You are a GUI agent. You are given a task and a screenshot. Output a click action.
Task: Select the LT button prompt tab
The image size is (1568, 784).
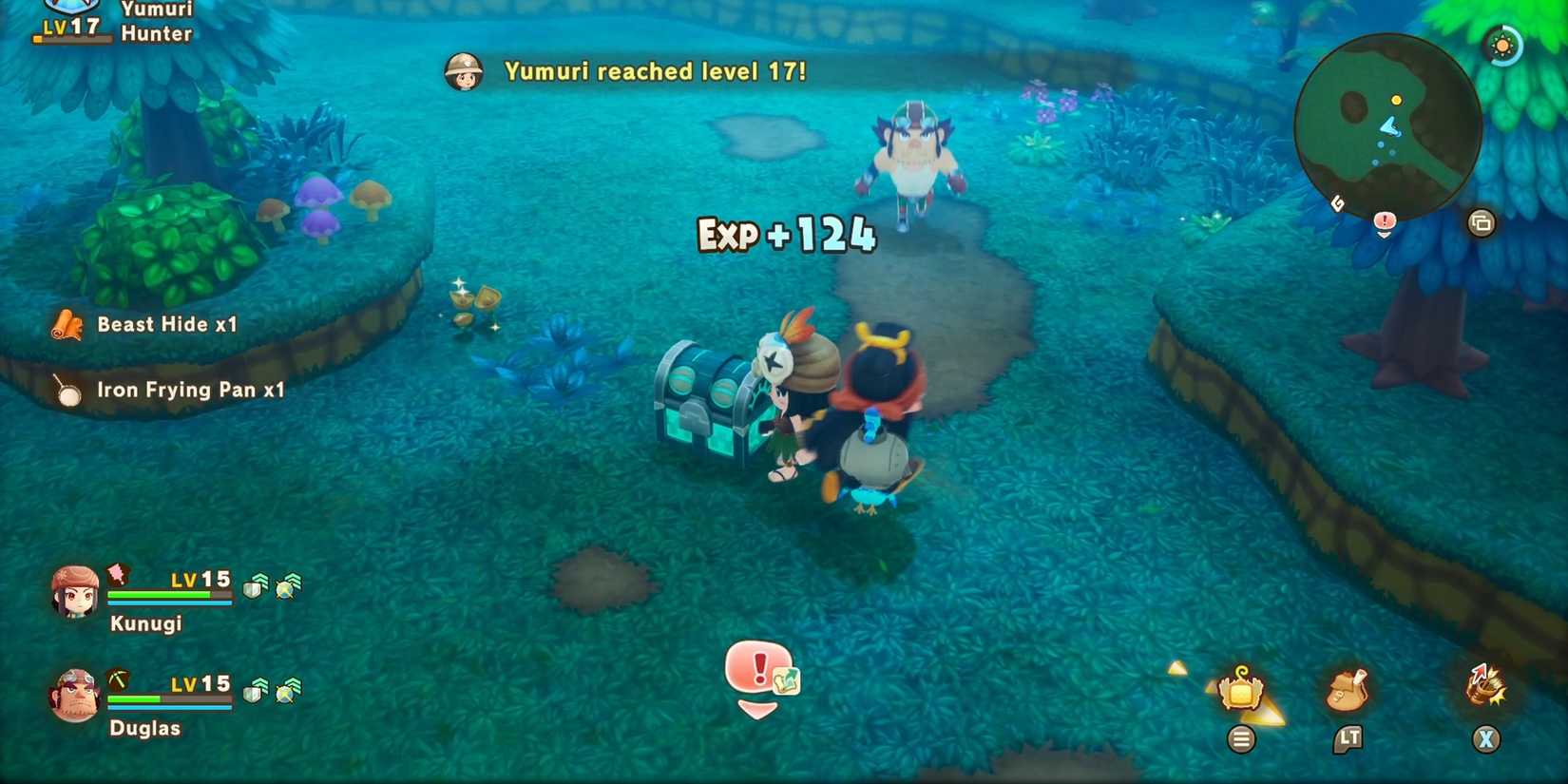(x=1348, y=739)
